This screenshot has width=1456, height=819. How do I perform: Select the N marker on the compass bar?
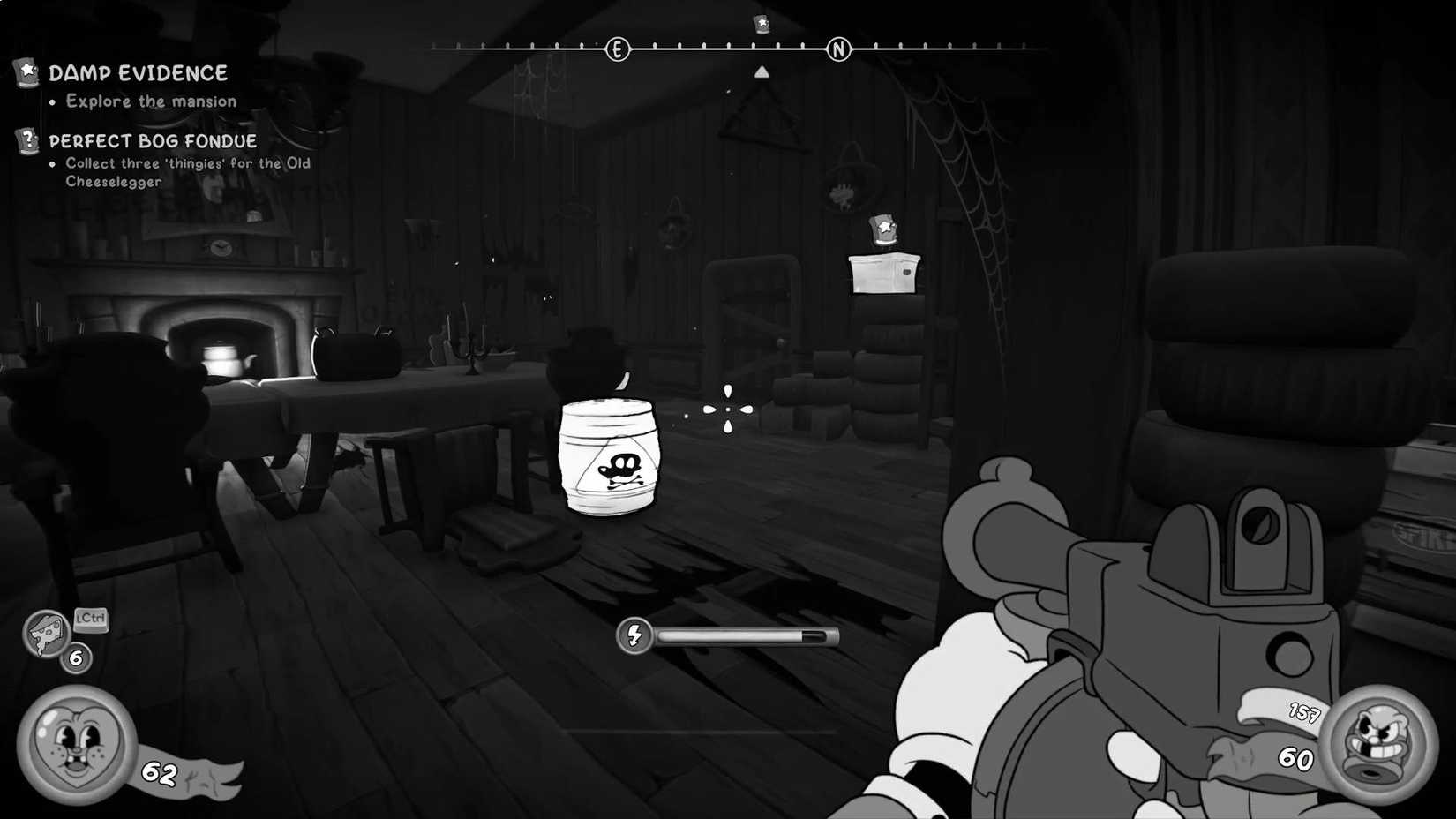point(837,49)
